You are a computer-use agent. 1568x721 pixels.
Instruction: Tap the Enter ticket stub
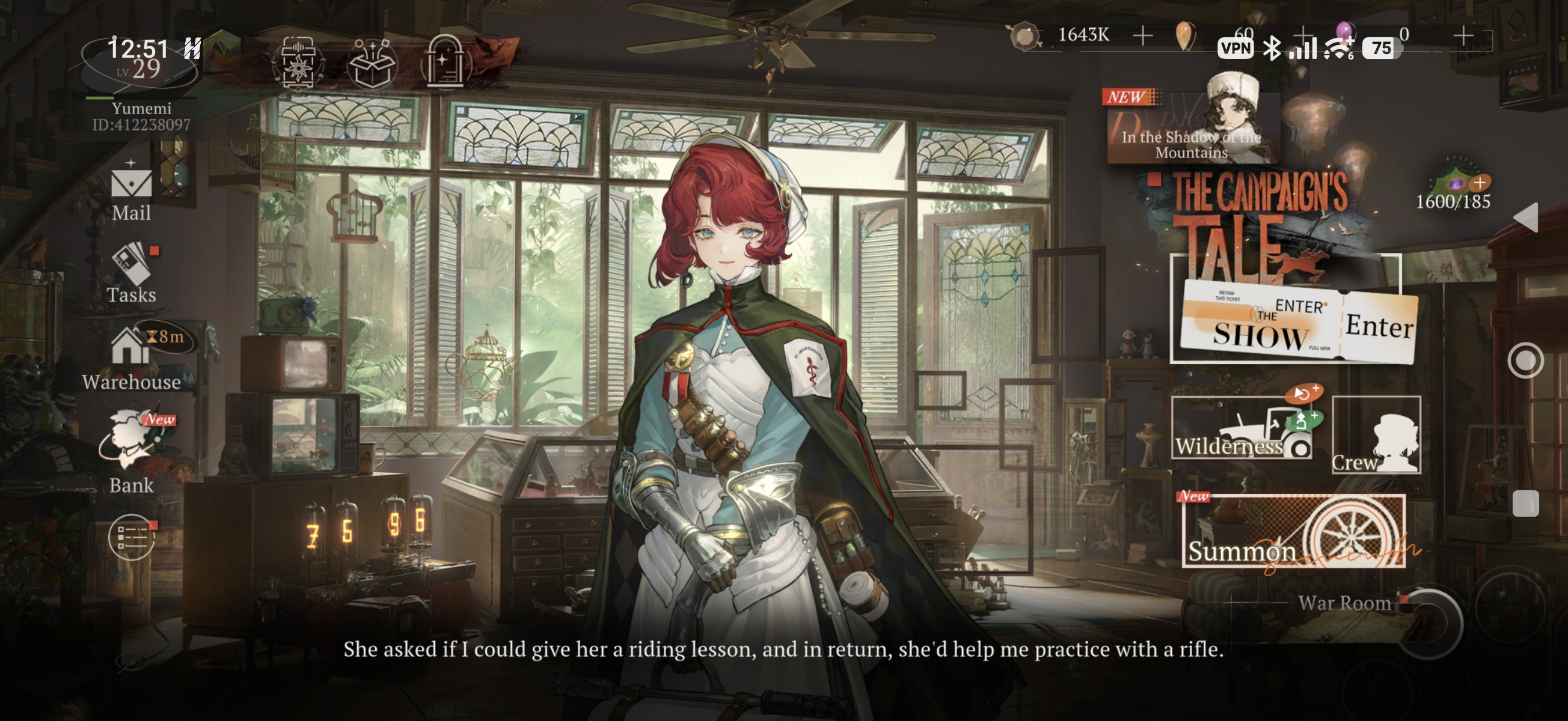[x=1379, y=327]
